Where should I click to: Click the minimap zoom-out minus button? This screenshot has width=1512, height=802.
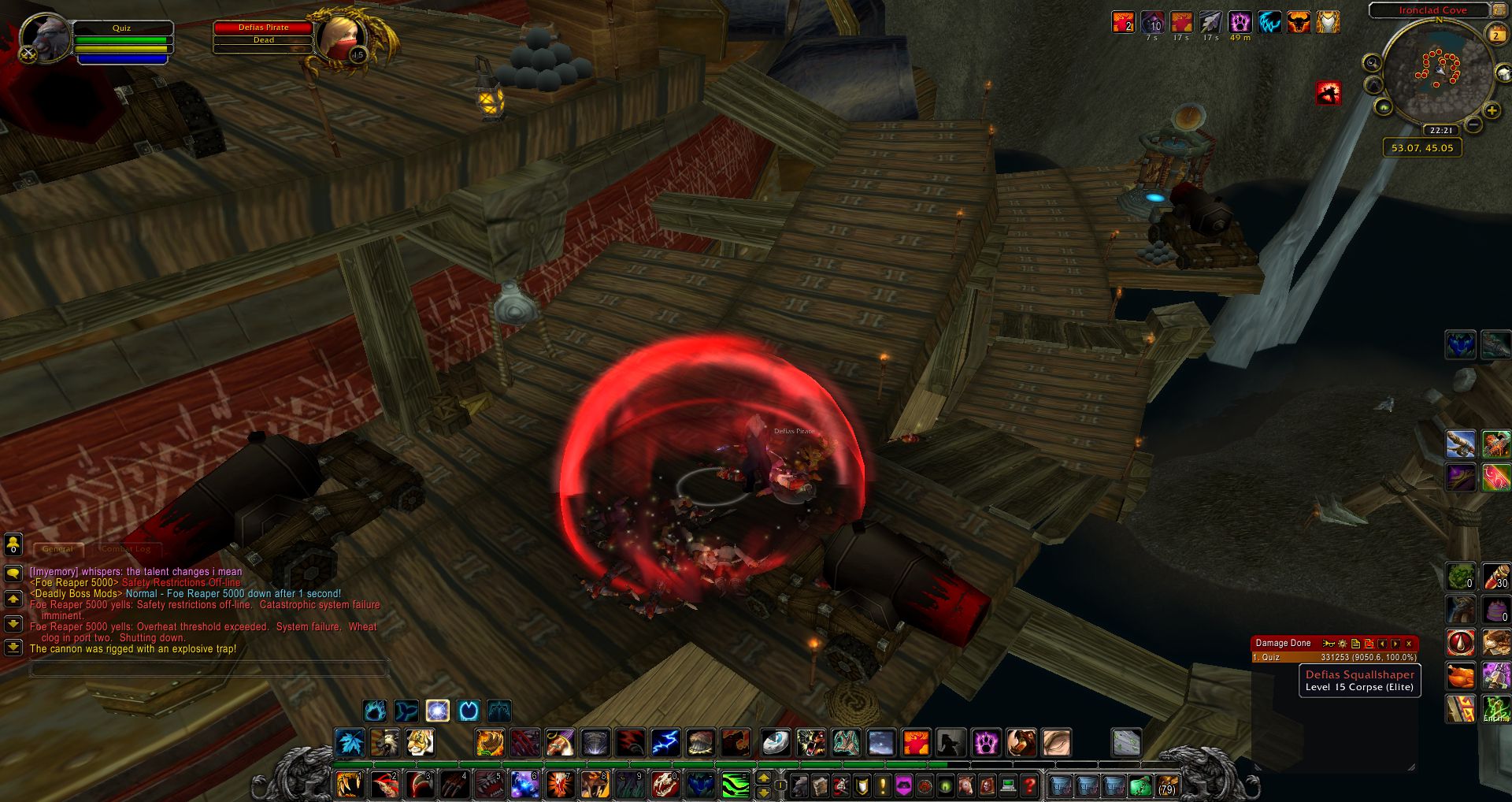pyautogui.click(x=1473, y=124)
